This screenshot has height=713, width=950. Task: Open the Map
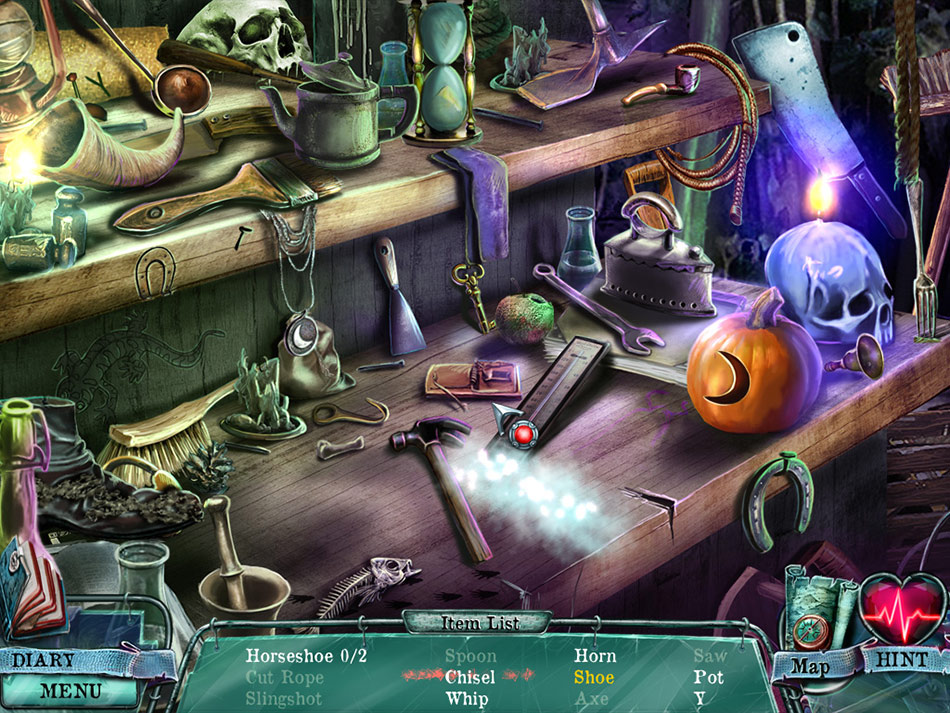coord(812,663)
